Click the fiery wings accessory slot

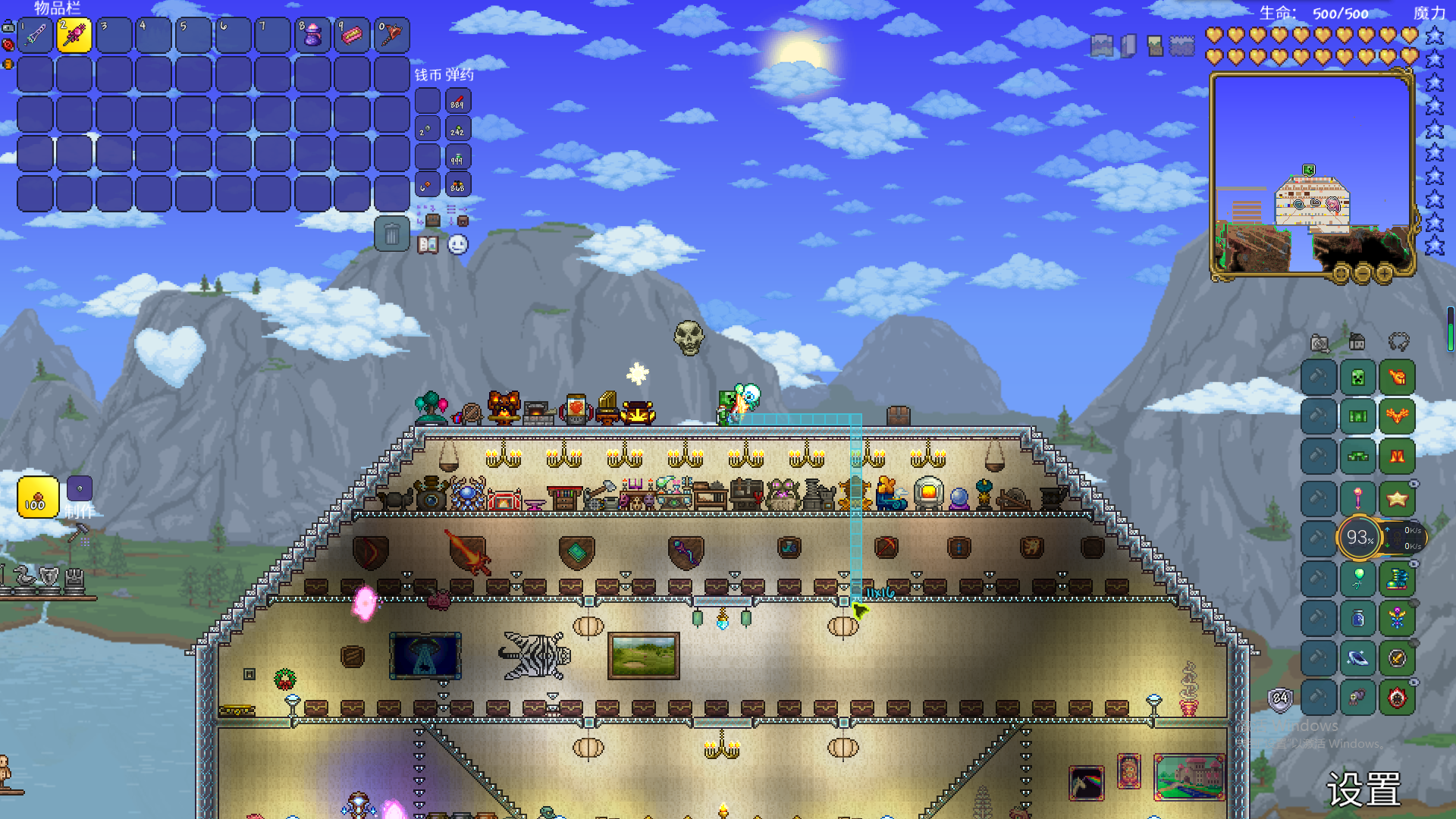click(1397, 416)
